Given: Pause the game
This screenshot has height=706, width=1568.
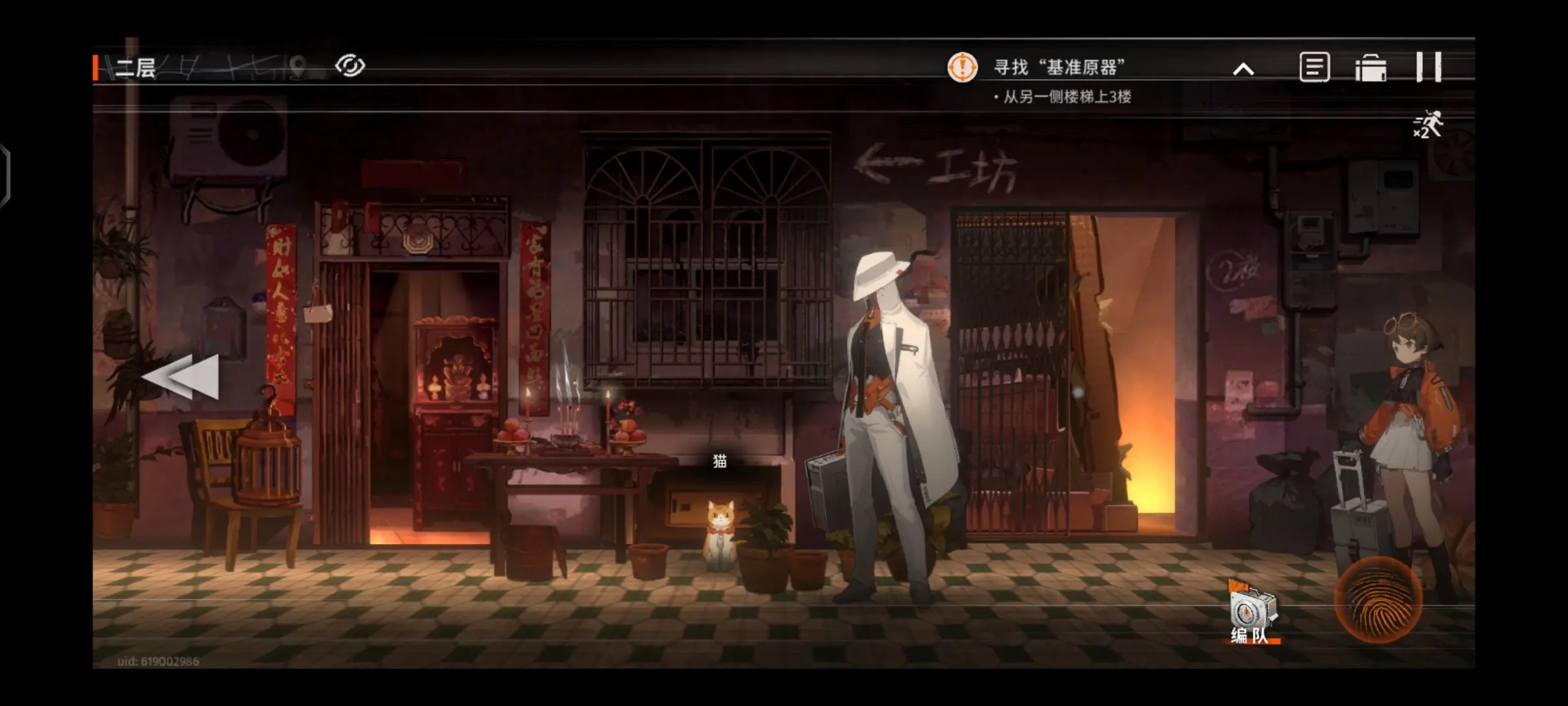Looking at the screenshot, I should pos(1429,67).
